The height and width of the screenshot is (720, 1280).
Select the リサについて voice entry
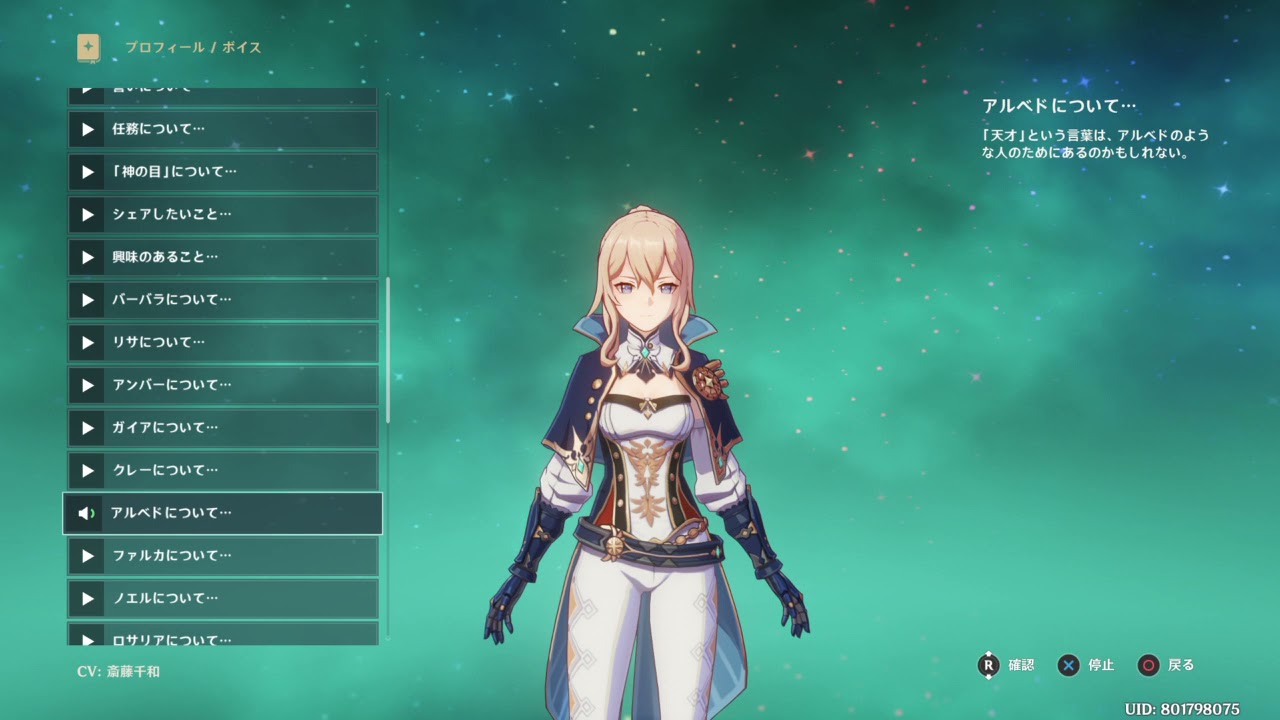click(x=222, y=342)
